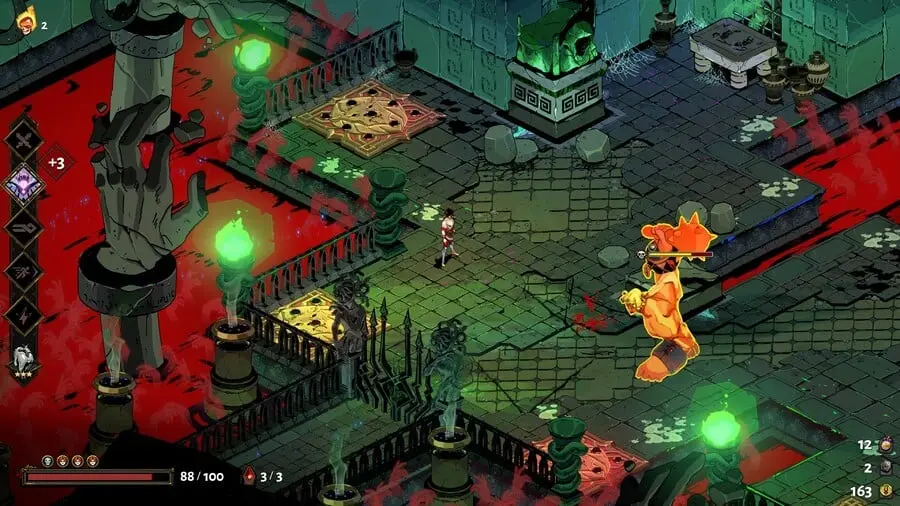Image resolution: width=900 pixels, height=506 pixels.
Task: Click the red bloodstone cast ammo icon
Action: point(249,477)
